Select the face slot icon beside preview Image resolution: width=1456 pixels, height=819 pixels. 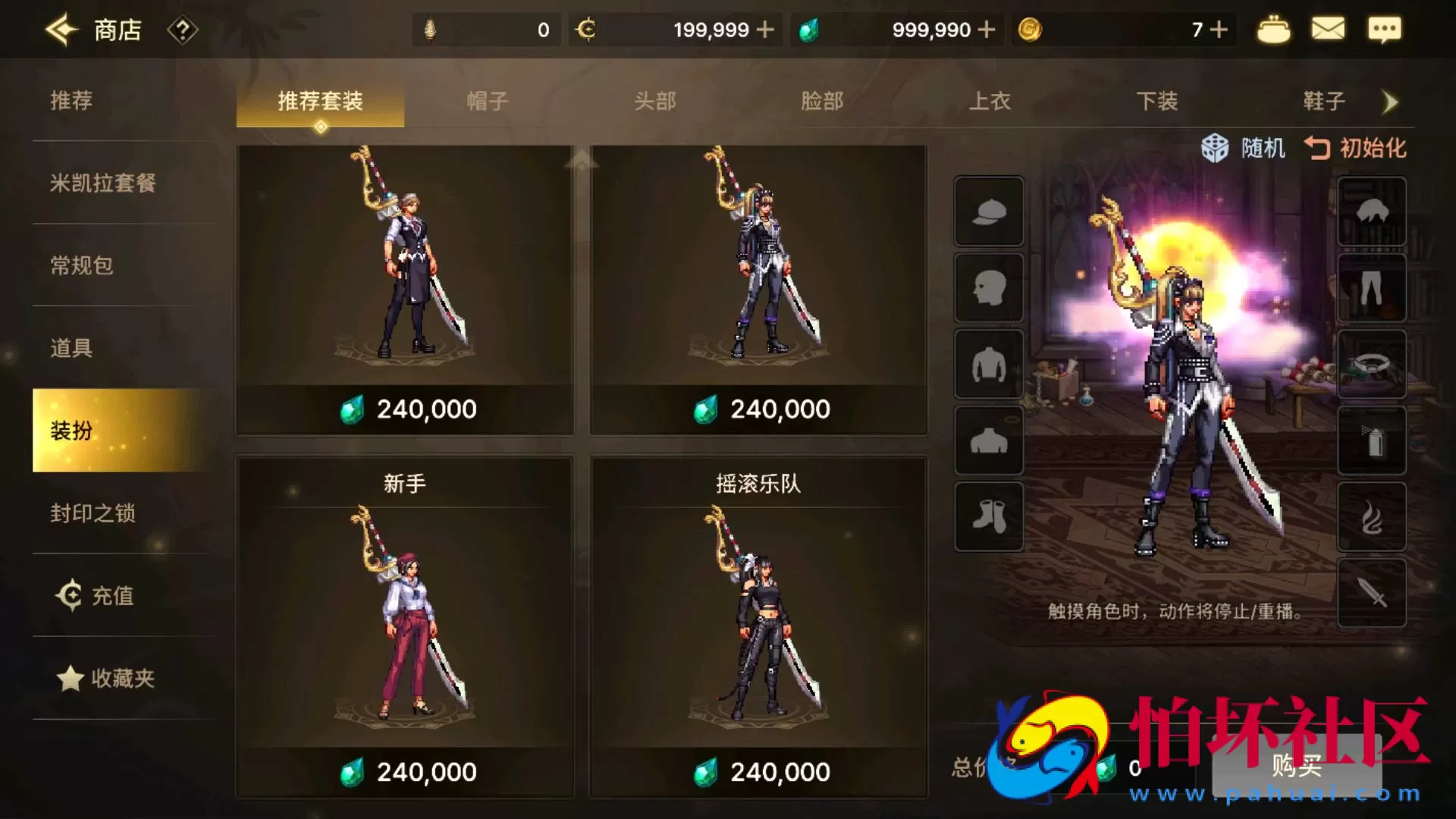[x=988, y=289]
